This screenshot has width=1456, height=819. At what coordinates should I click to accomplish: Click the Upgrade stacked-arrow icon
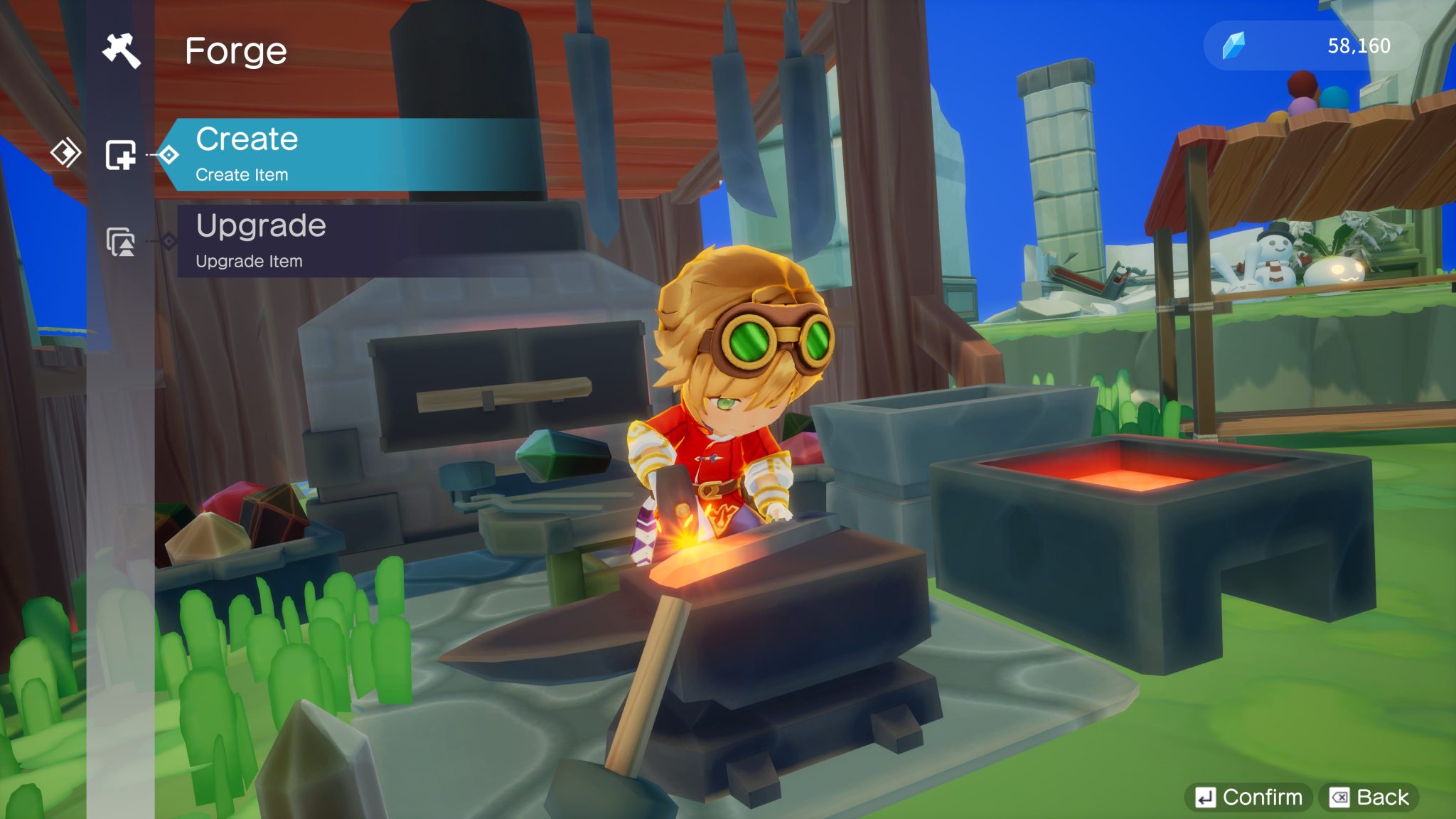(x=121, y=242)
